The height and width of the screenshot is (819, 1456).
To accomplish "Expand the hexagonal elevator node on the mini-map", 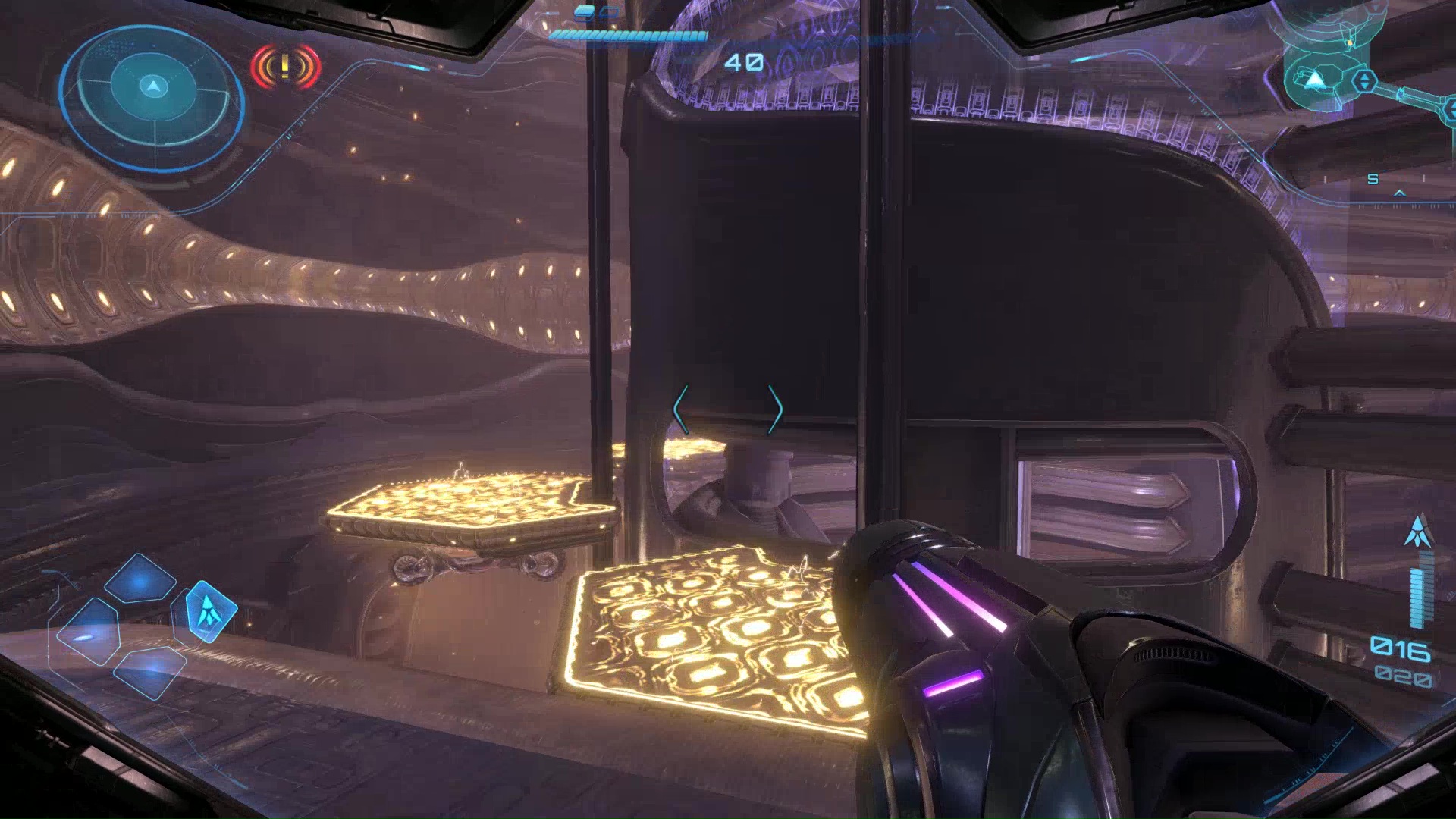I will tap(1365, 80).
